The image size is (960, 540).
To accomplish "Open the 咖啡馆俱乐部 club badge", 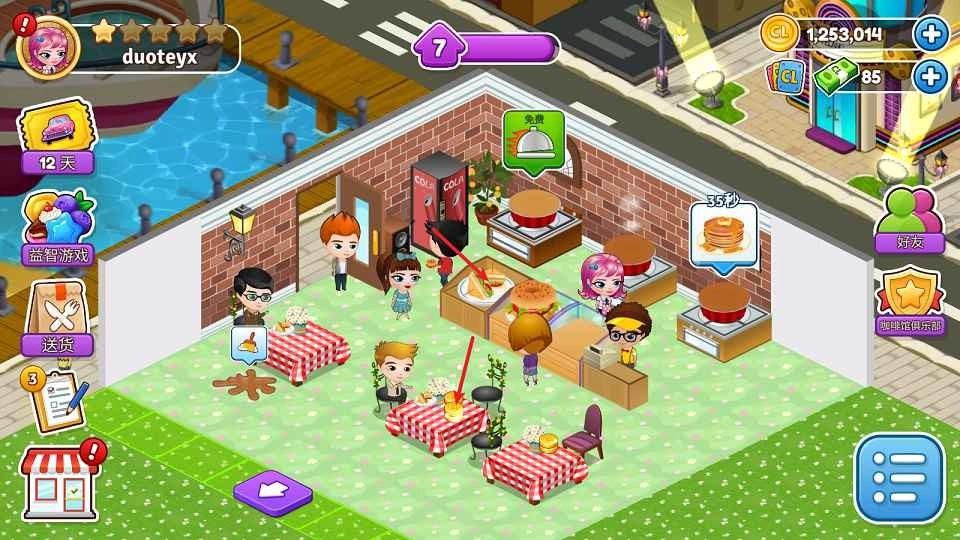I will [910, 303].
